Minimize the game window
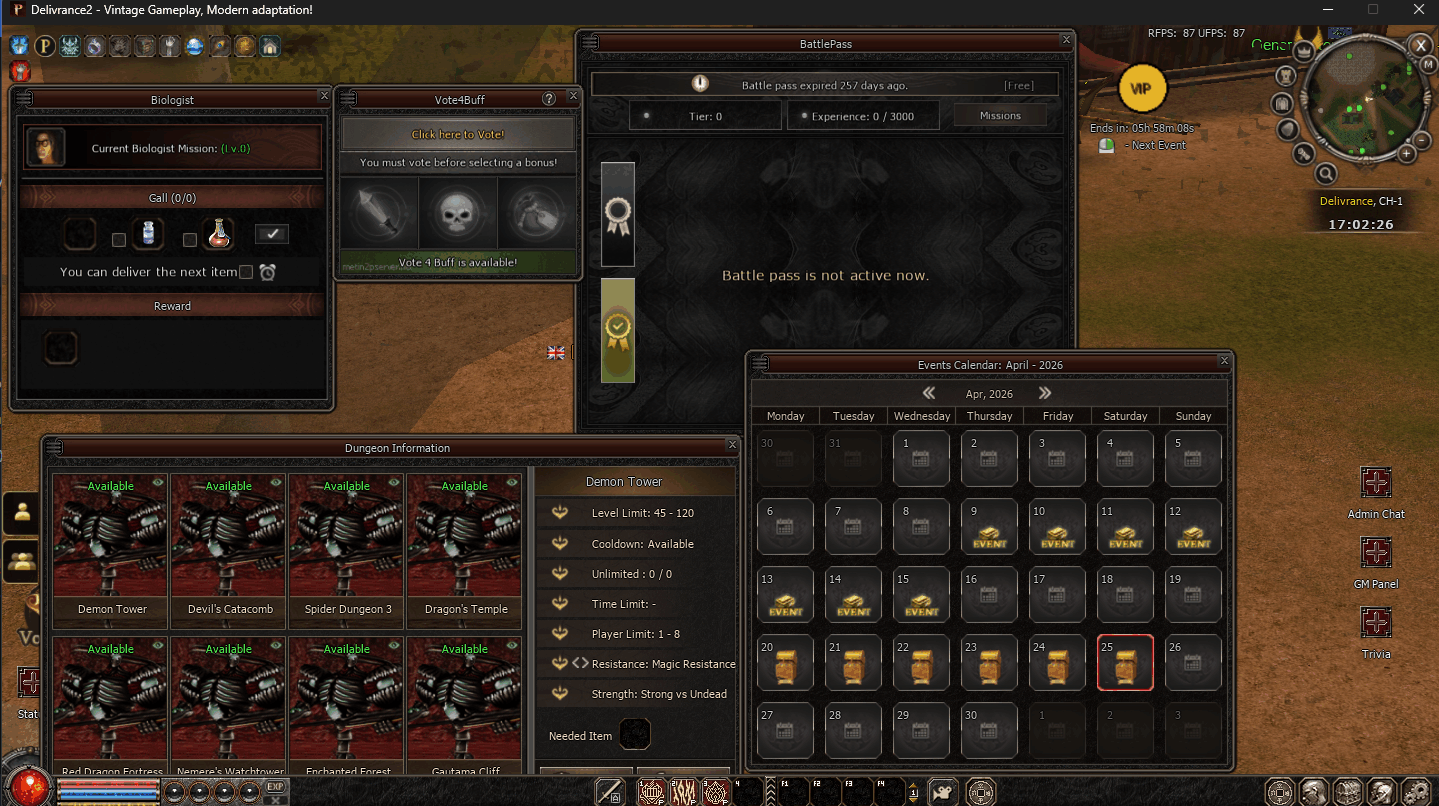The width and height of the screenshot is (1439, 806). click(1326, 9)
